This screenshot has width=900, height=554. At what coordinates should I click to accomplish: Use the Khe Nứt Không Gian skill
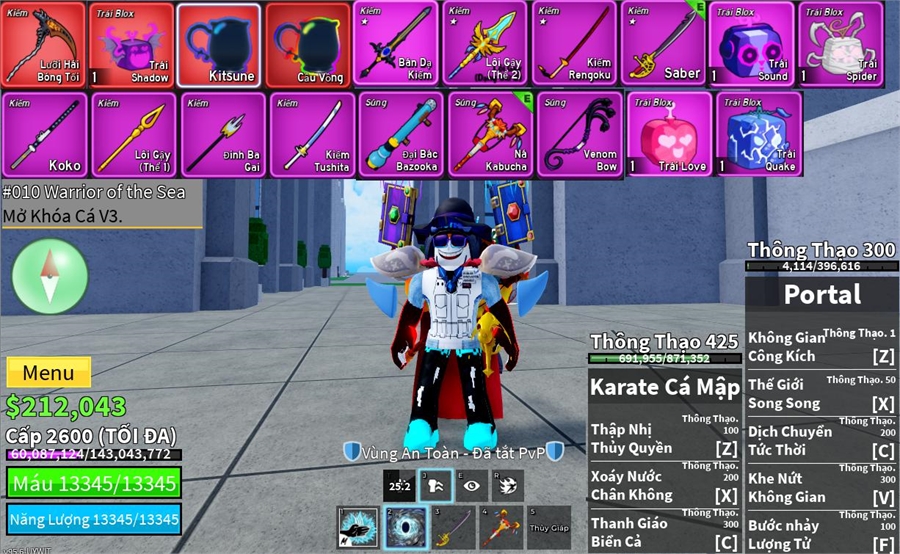coord(822,487)
